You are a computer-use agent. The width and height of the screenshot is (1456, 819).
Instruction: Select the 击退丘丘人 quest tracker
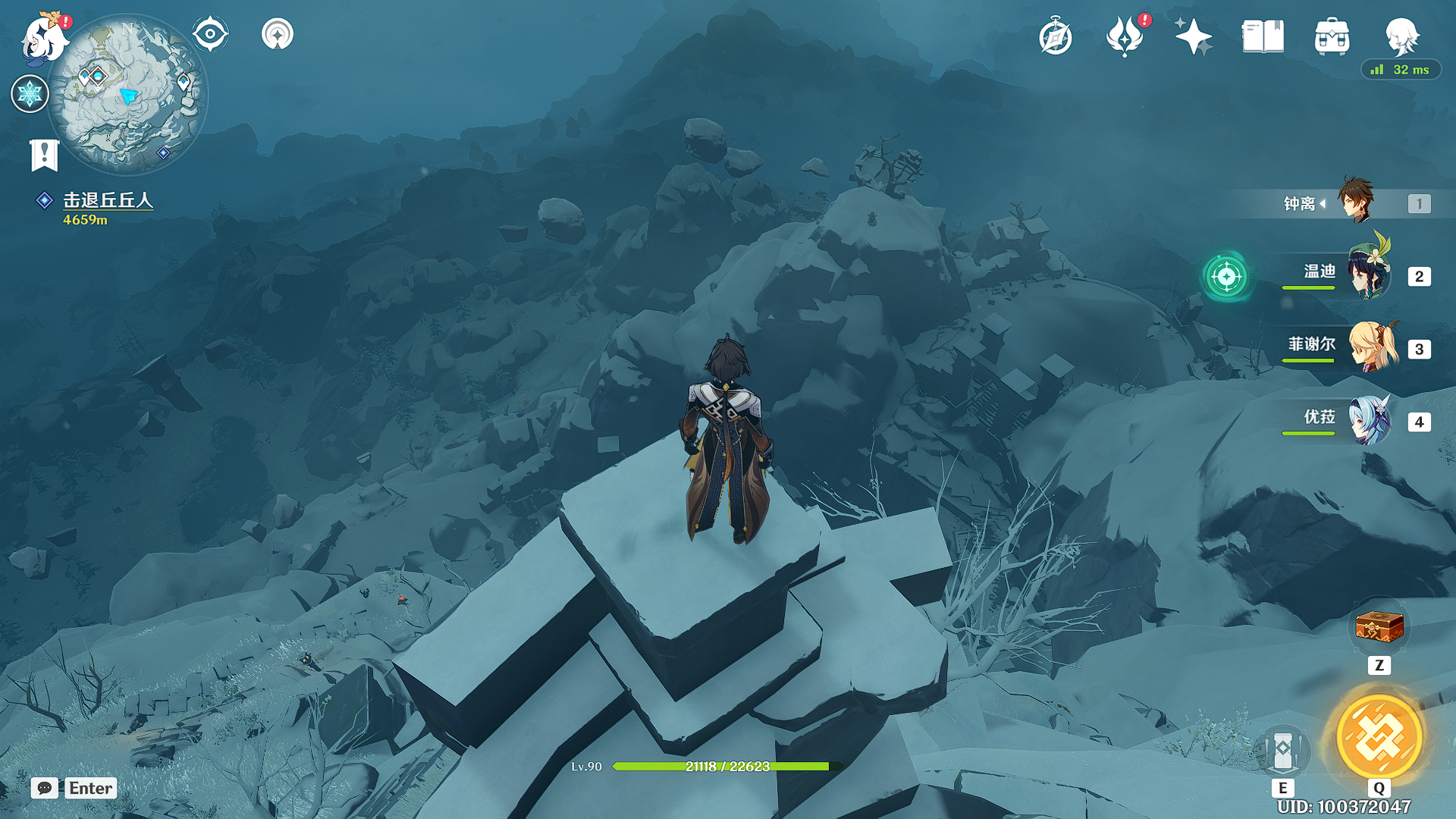point(108,200)
